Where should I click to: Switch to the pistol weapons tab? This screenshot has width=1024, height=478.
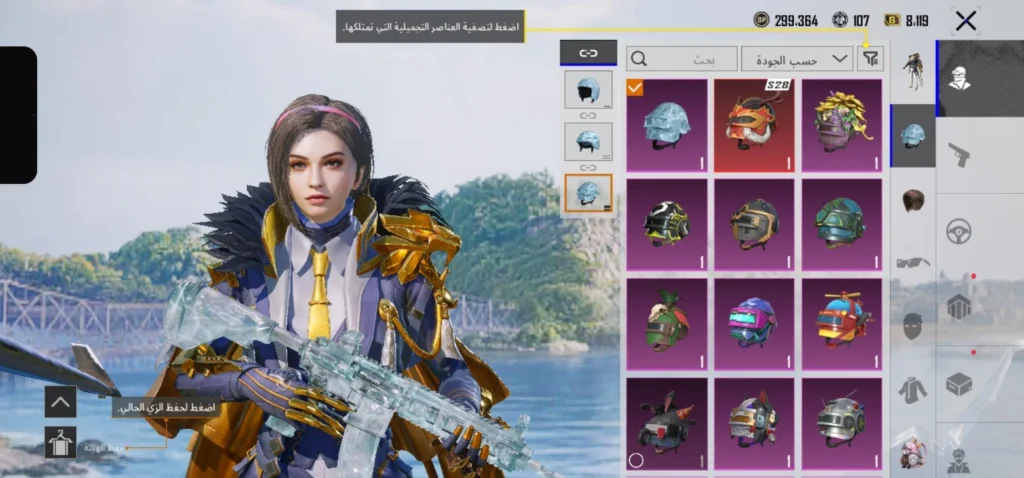959,153
